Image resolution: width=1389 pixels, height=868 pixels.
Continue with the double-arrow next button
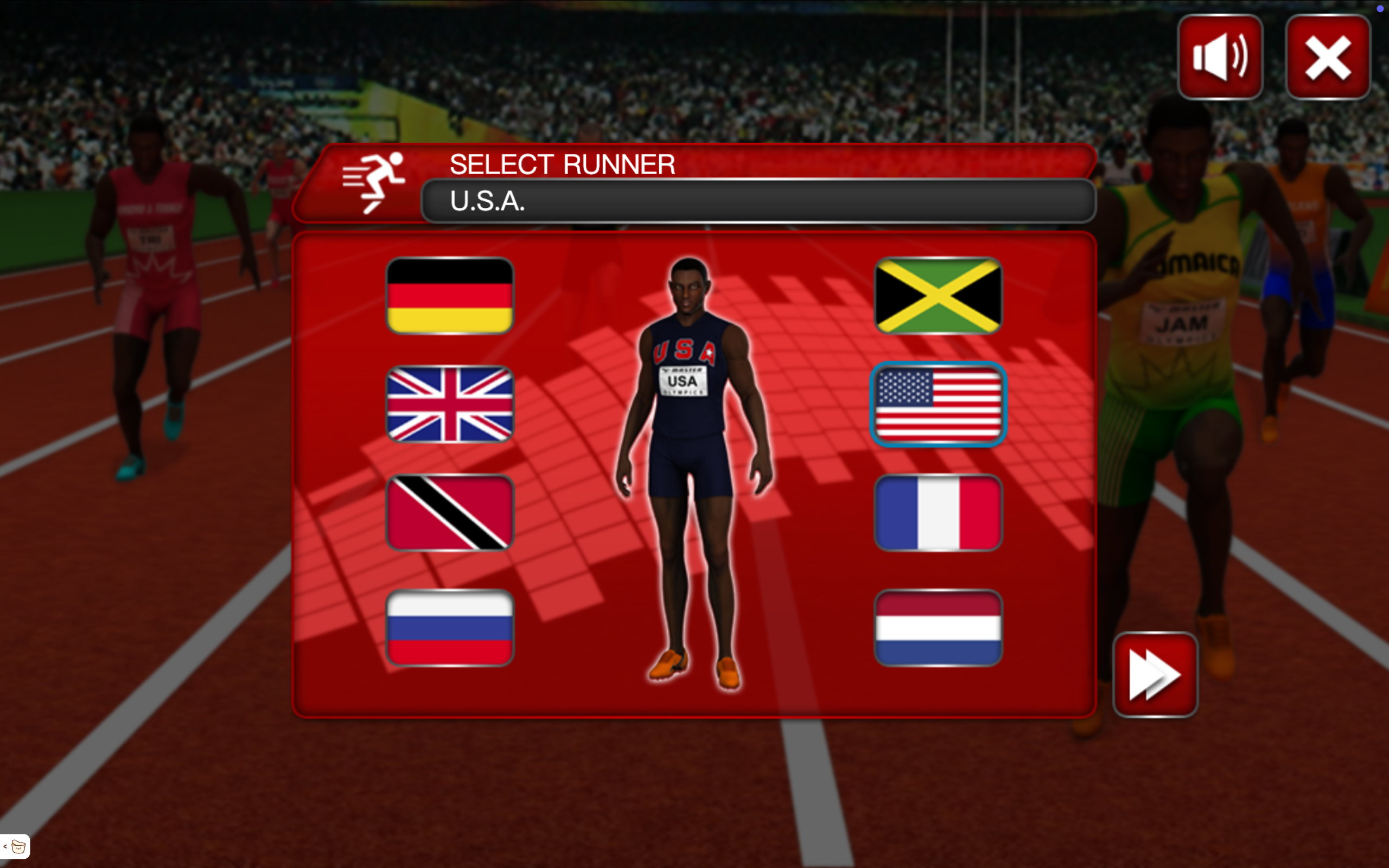click(1155, 674)
